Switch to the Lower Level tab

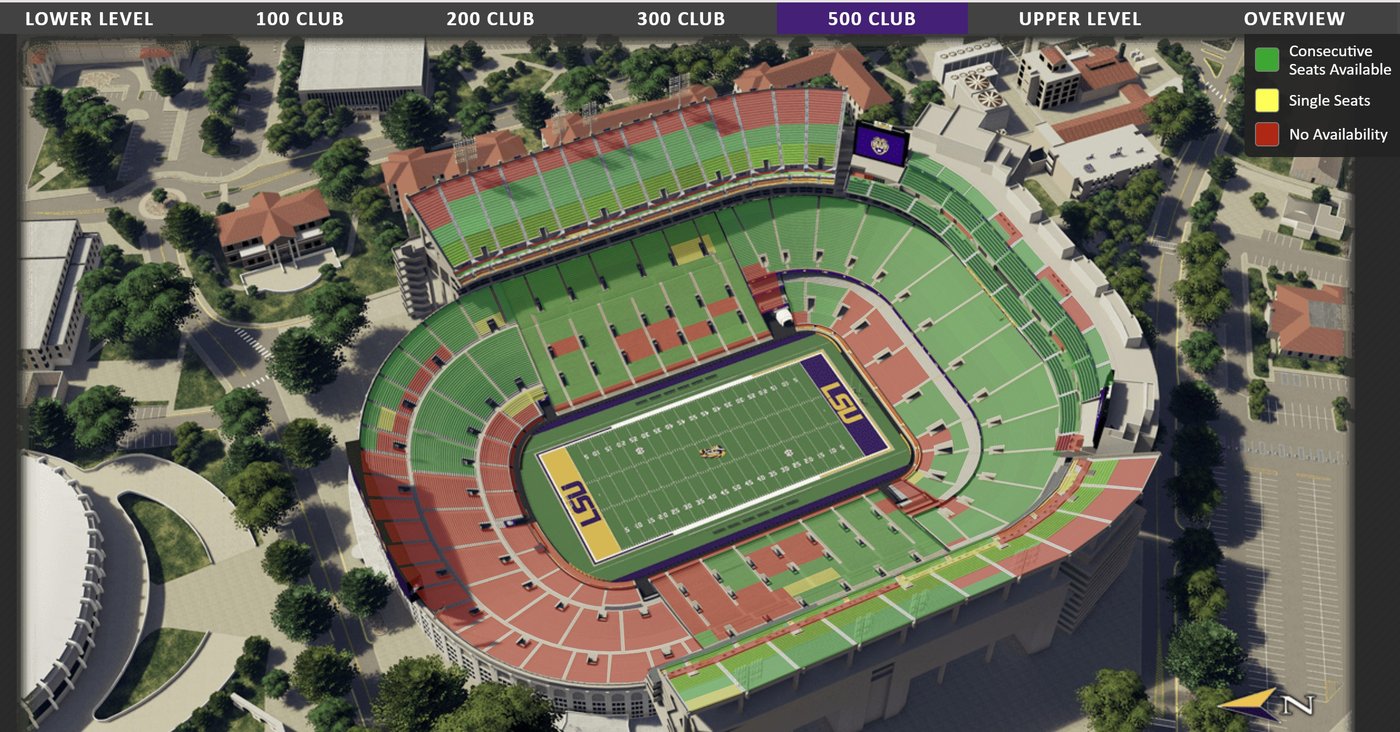pyautogui.click(x=89, y=19)
